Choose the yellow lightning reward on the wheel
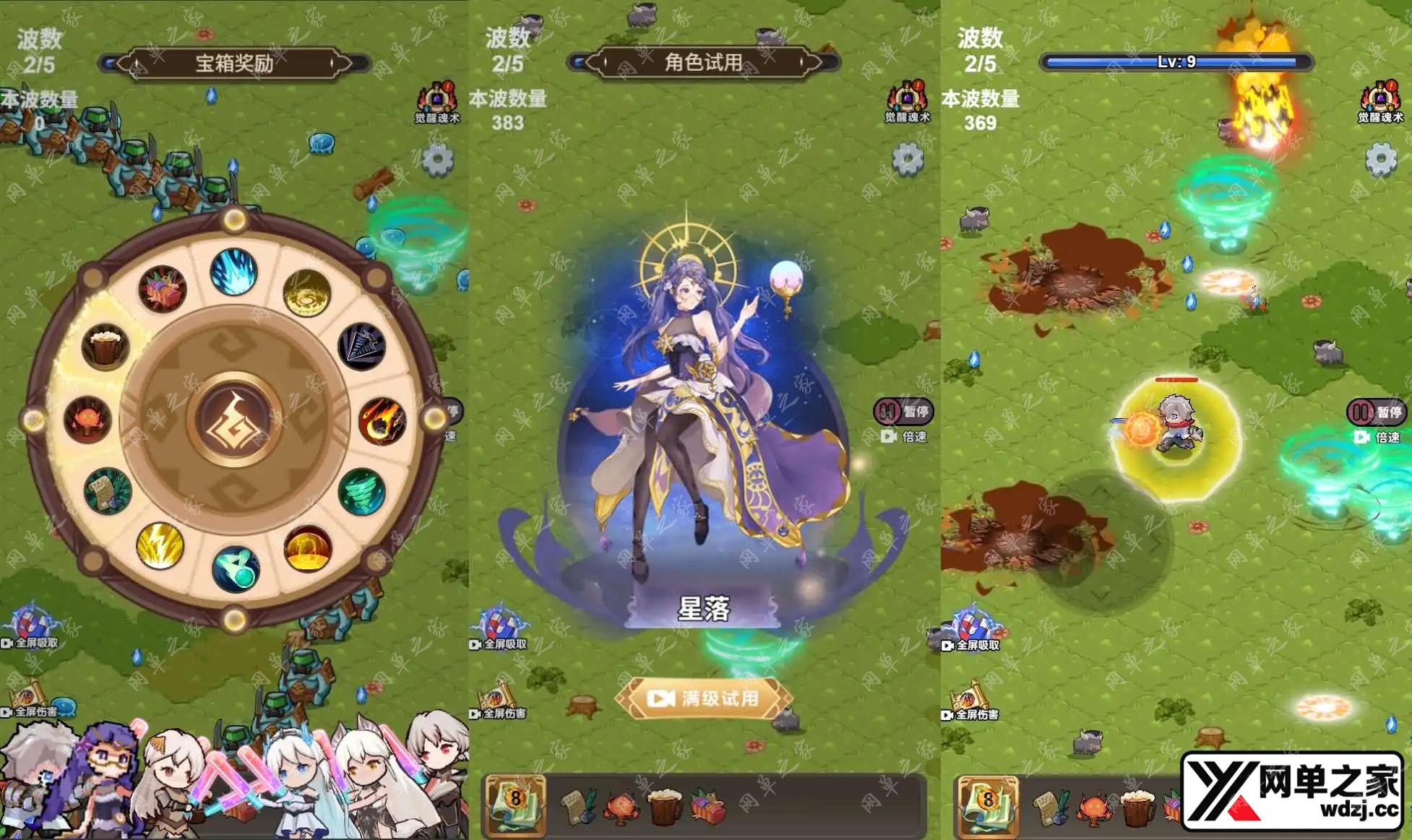This screenshot has width=1412, height=840. tap(160, 545)
